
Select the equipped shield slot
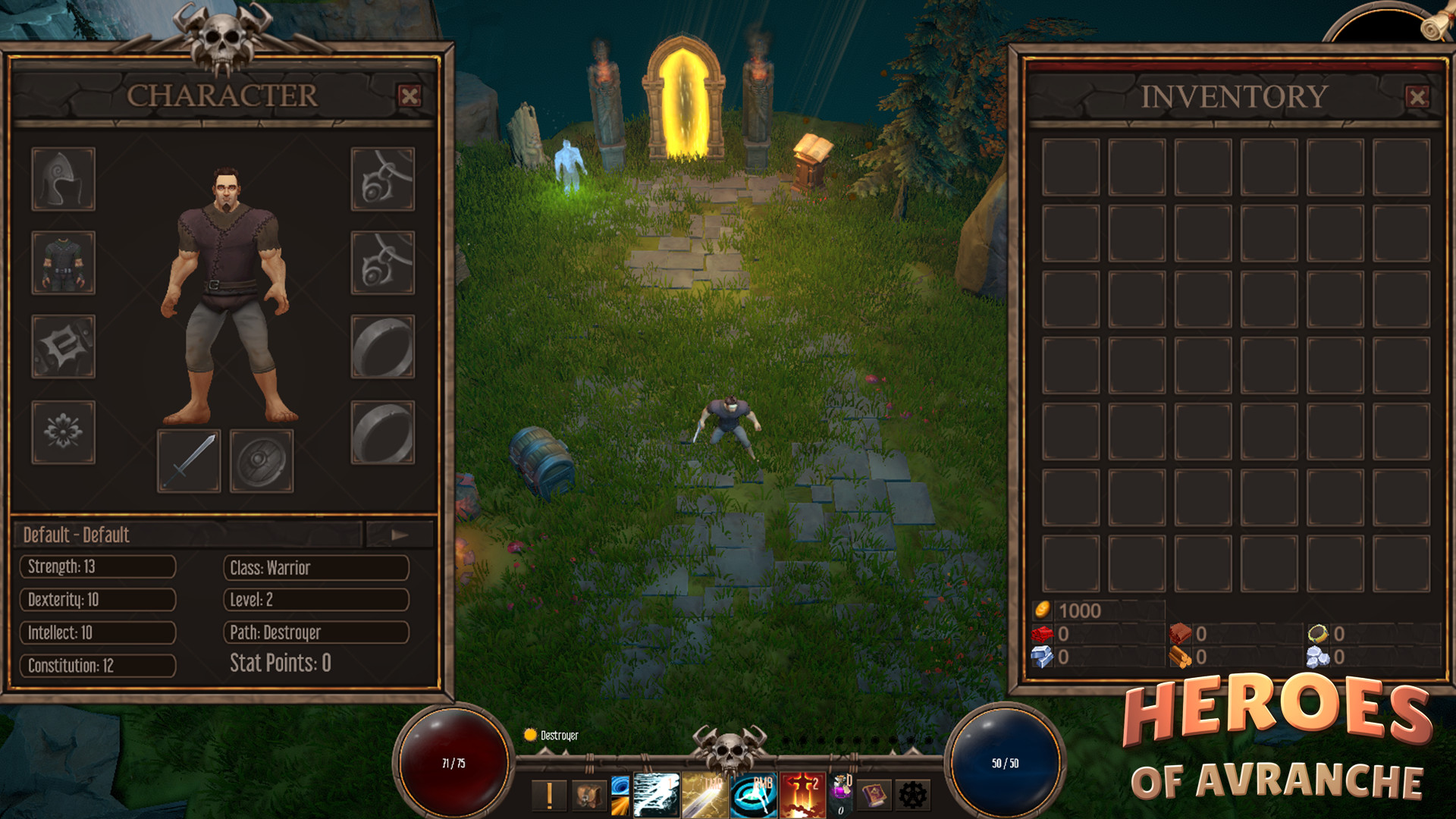click(262, 461)
